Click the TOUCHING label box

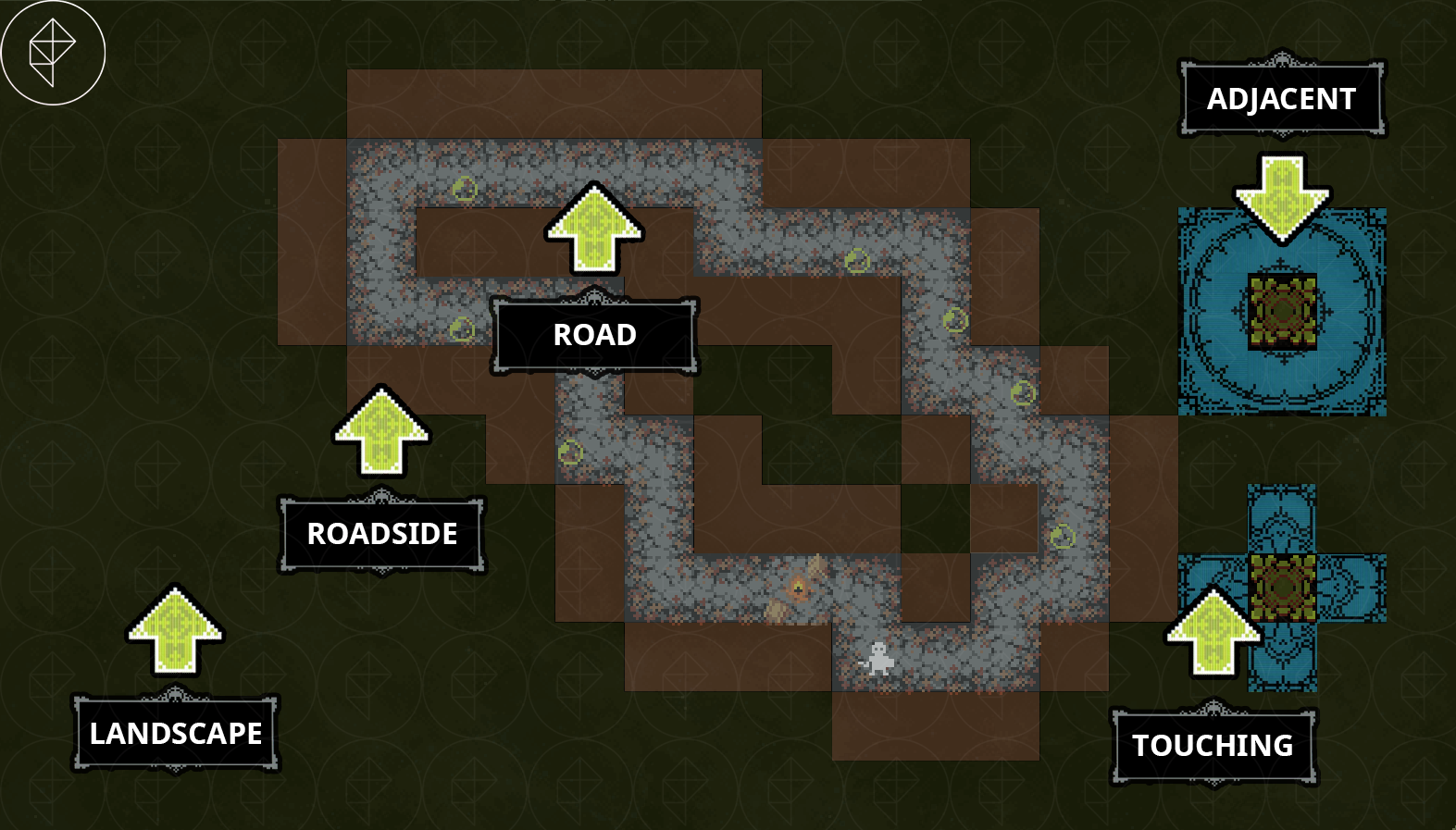pyautogui.click(x=1213, y=745)
